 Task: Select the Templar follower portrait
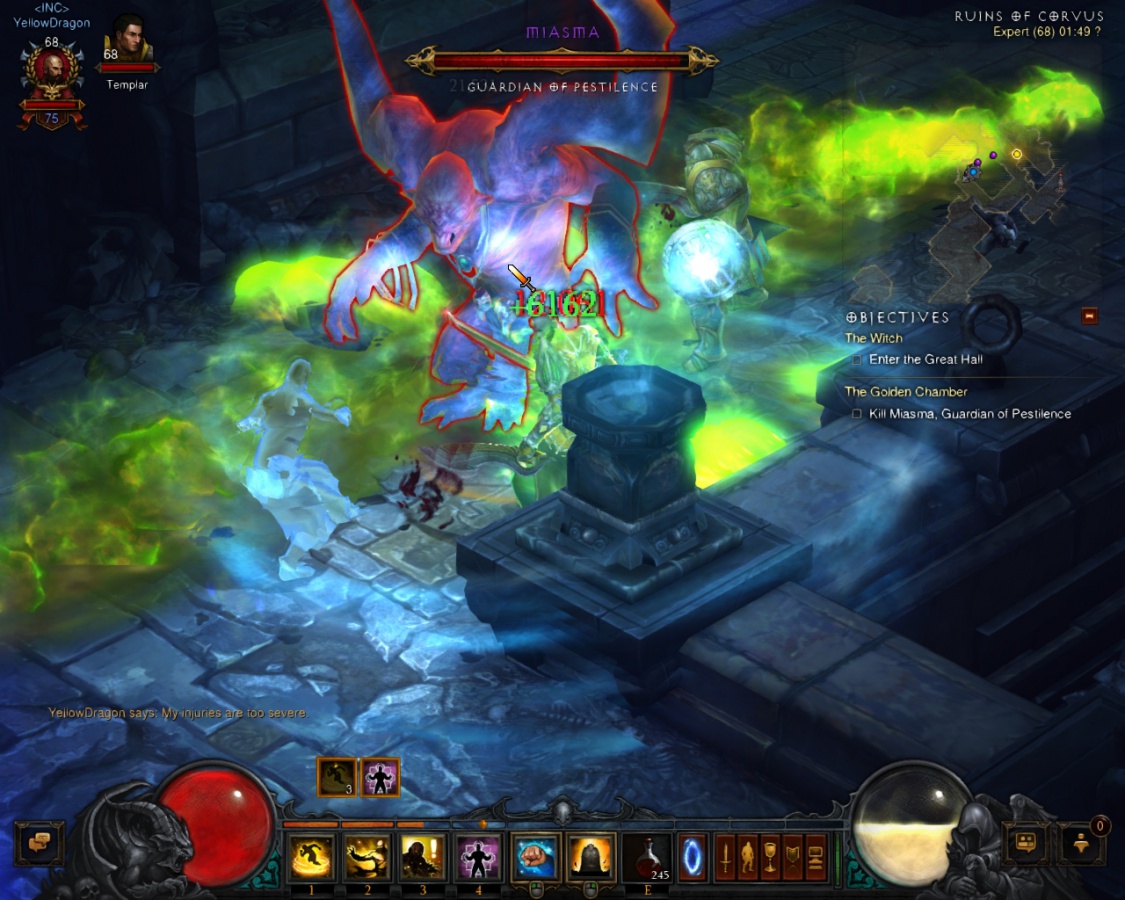click(127, 40)
